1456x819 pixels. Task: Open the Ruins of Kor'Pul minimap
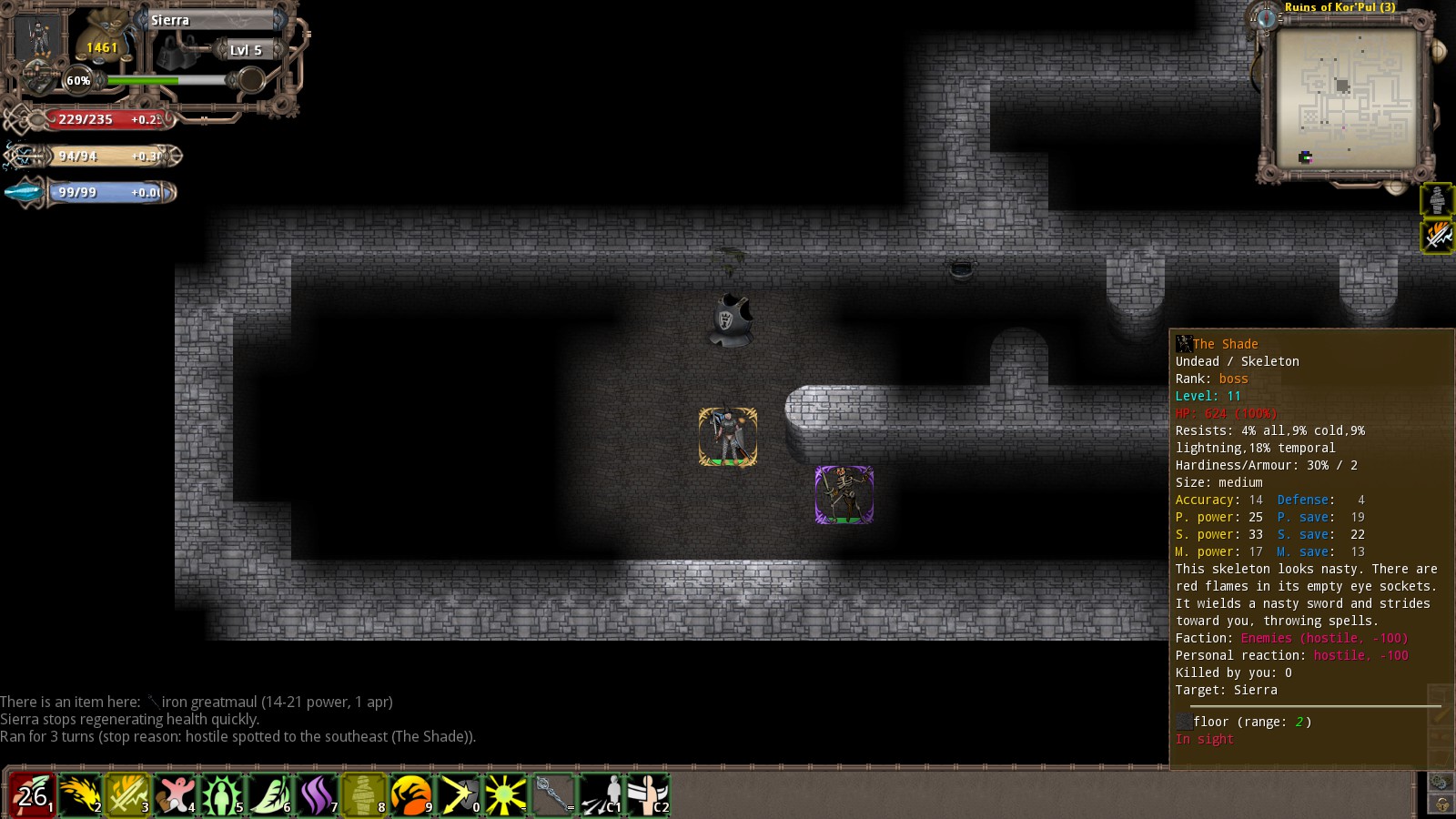pos(1345,96)
